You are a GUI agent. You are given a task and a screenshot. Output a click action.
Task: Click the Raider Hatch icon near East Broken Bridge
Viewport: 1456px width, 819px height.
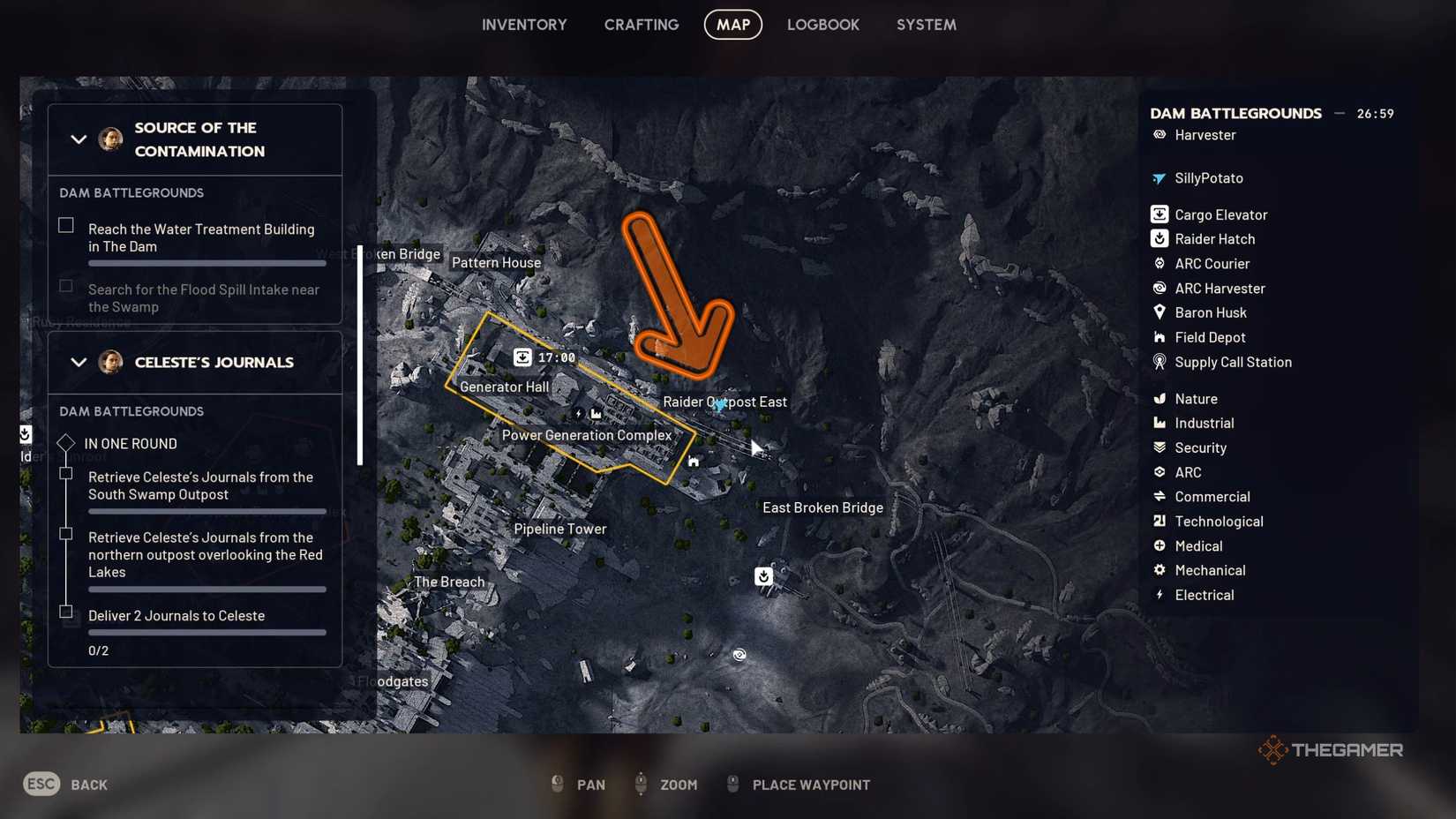(x=762, y=576)
